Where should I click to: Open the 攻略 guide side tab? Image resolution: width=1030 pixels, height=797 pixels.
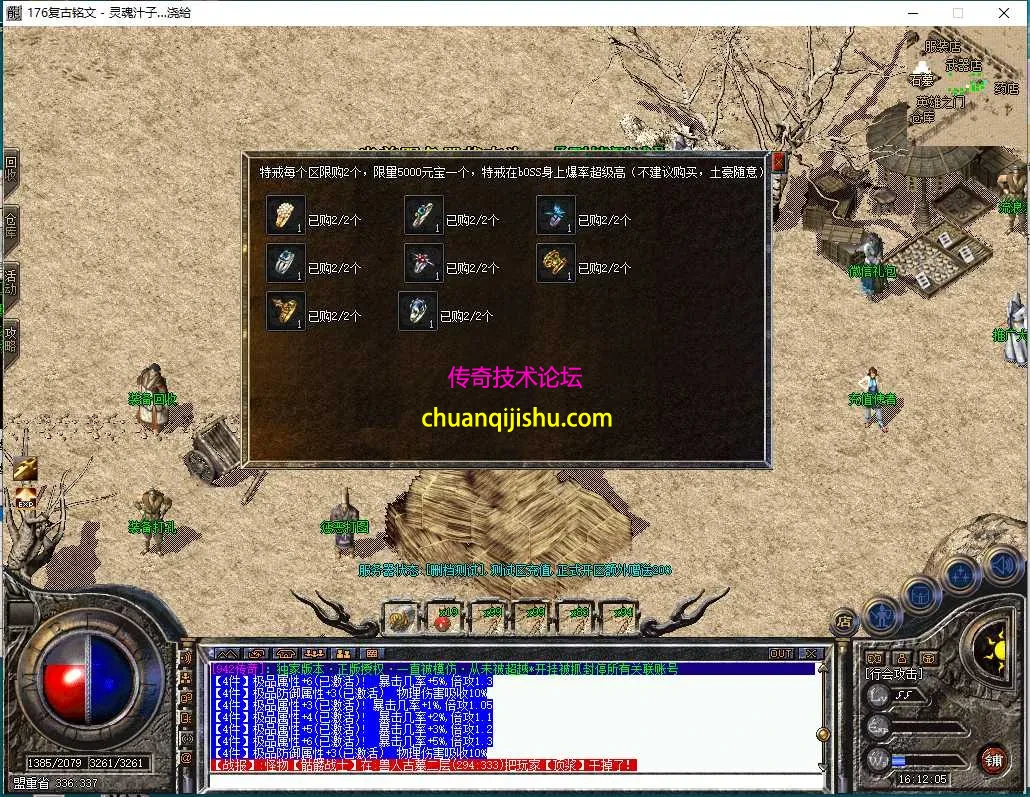point(10,339)
